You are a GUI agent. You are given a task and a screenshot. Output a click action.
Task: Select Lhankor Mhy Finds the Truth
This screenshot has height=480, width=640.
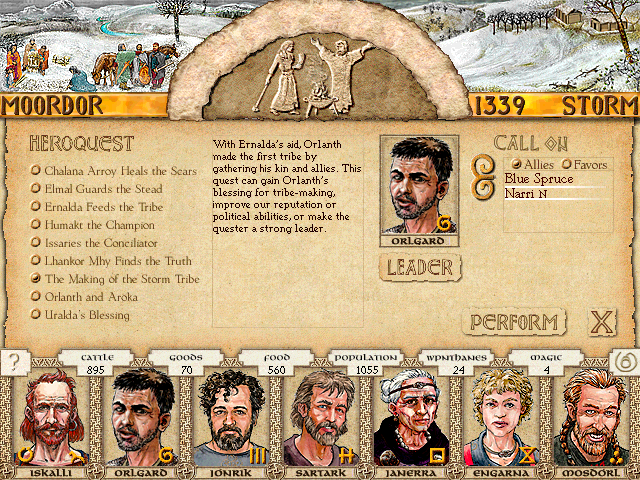click(x=117, y=261)
